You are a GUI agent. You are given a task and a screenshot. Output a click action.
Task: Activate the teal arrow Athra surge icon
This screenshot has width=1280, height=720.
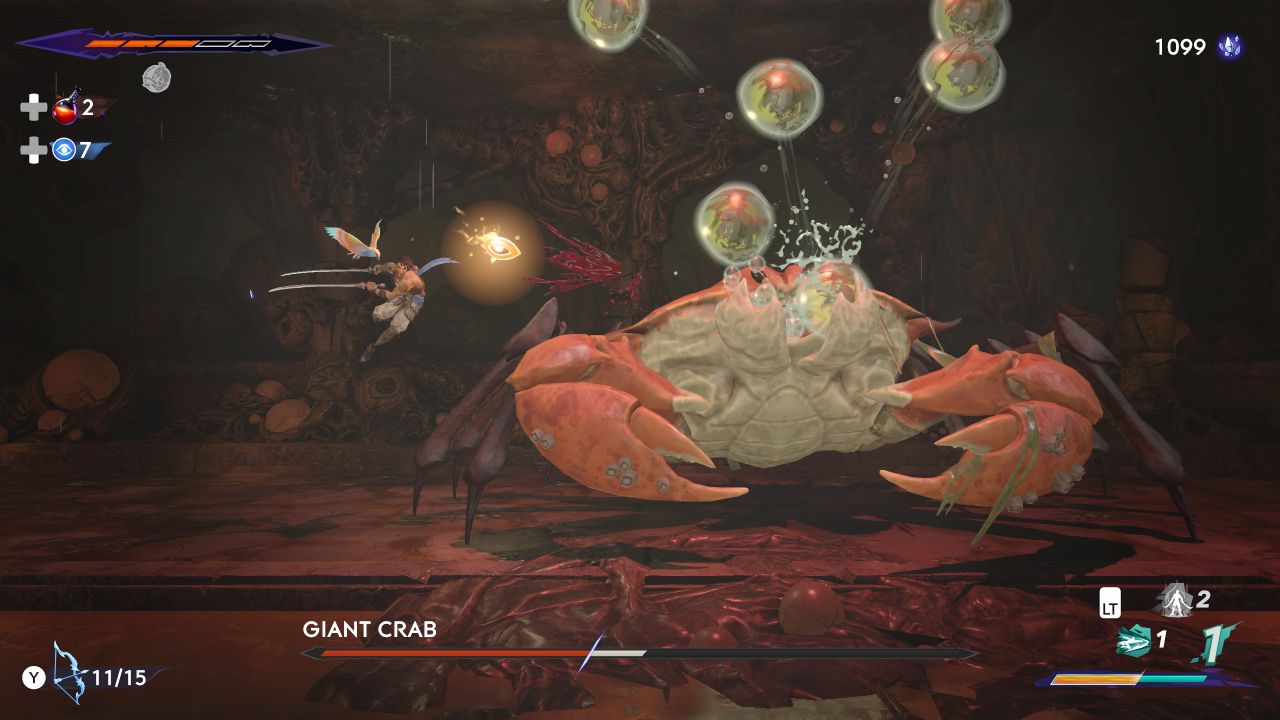1132,640
